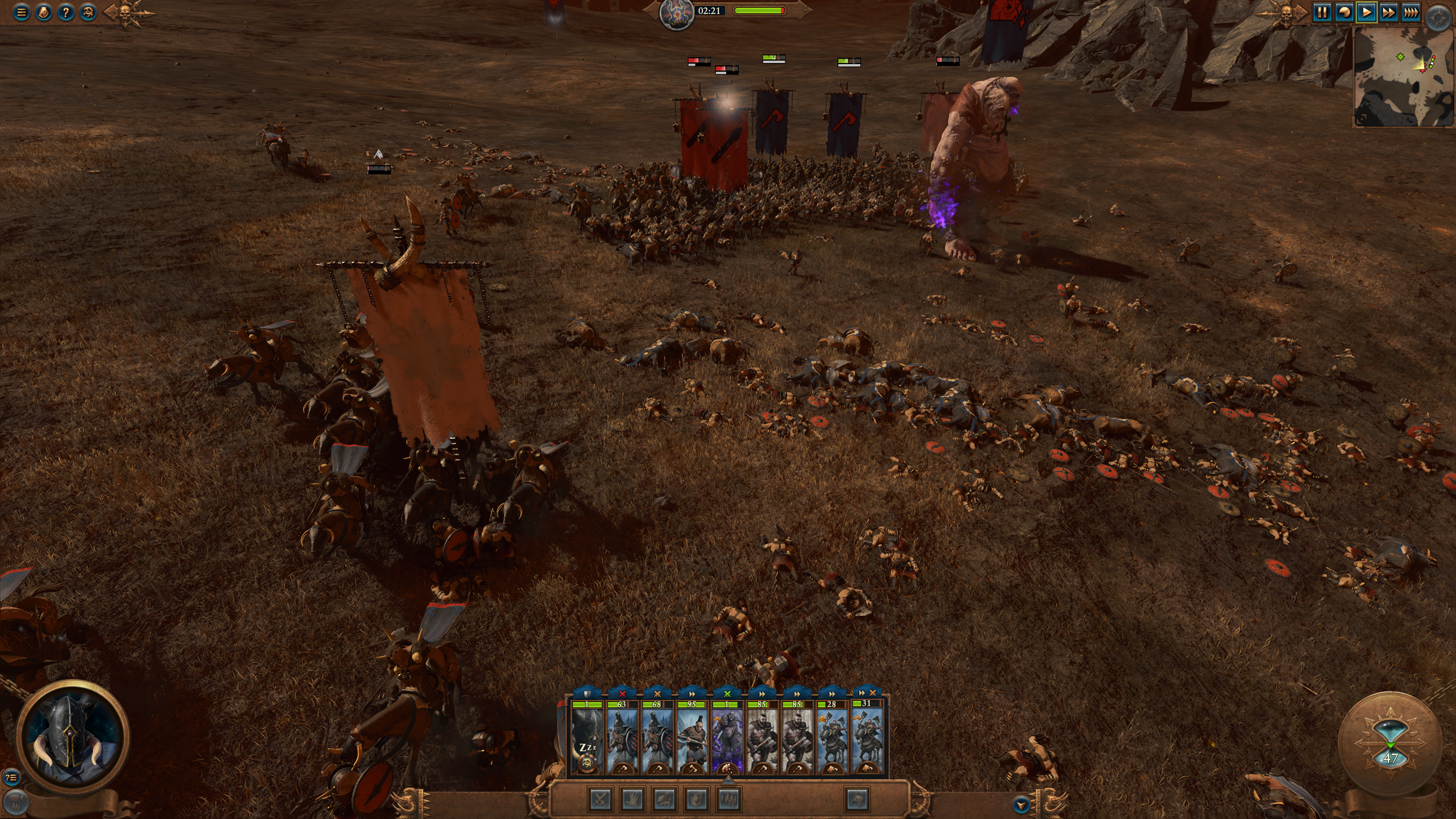The width and height of the screenshot is (1456, 819).
Task: Switch to double-arrow fast forward speed
Action: click(1388, 12)
